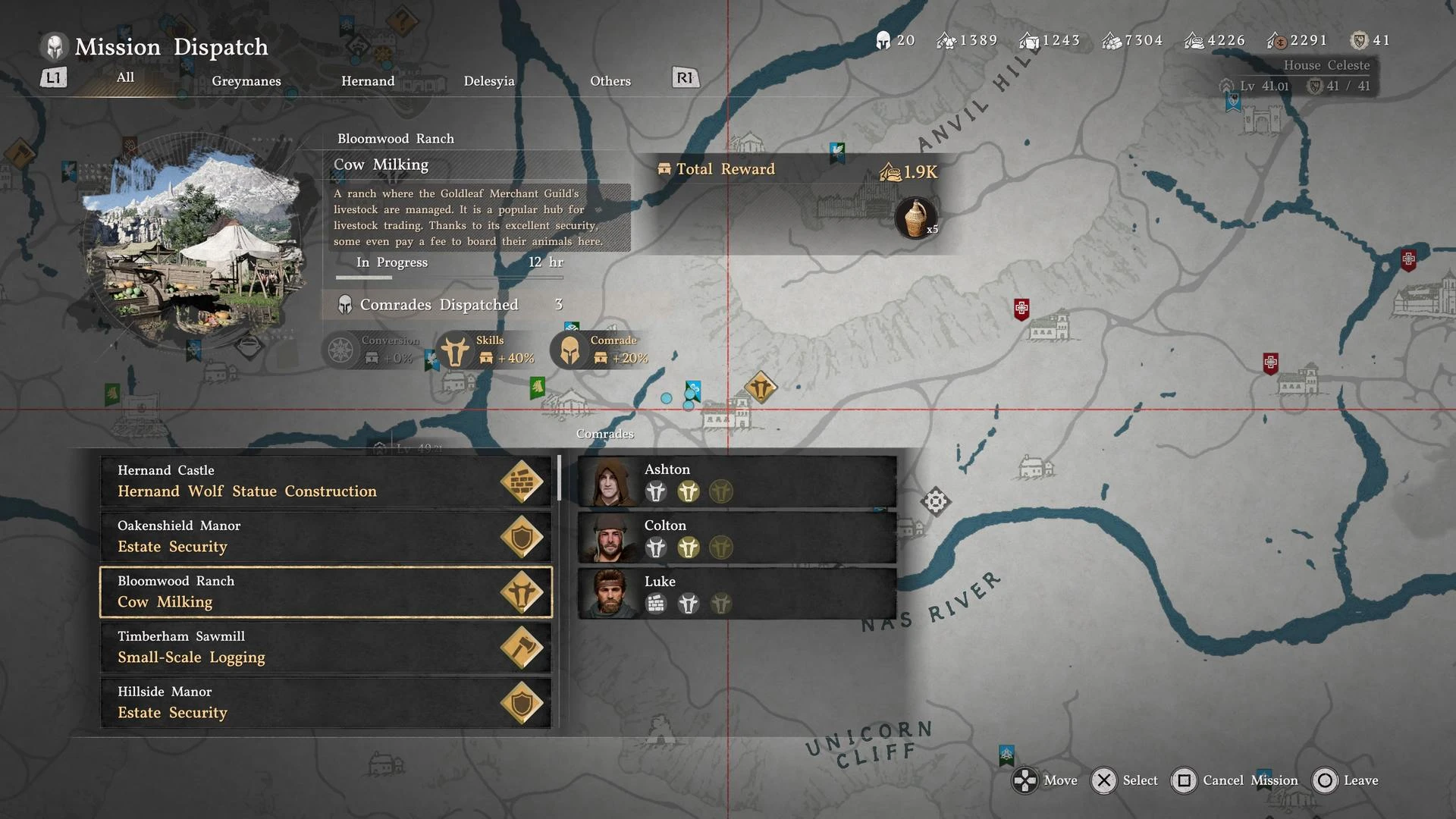Select comrade Ashton in the list
The image size is (1456, 819).
coord(737,482)
